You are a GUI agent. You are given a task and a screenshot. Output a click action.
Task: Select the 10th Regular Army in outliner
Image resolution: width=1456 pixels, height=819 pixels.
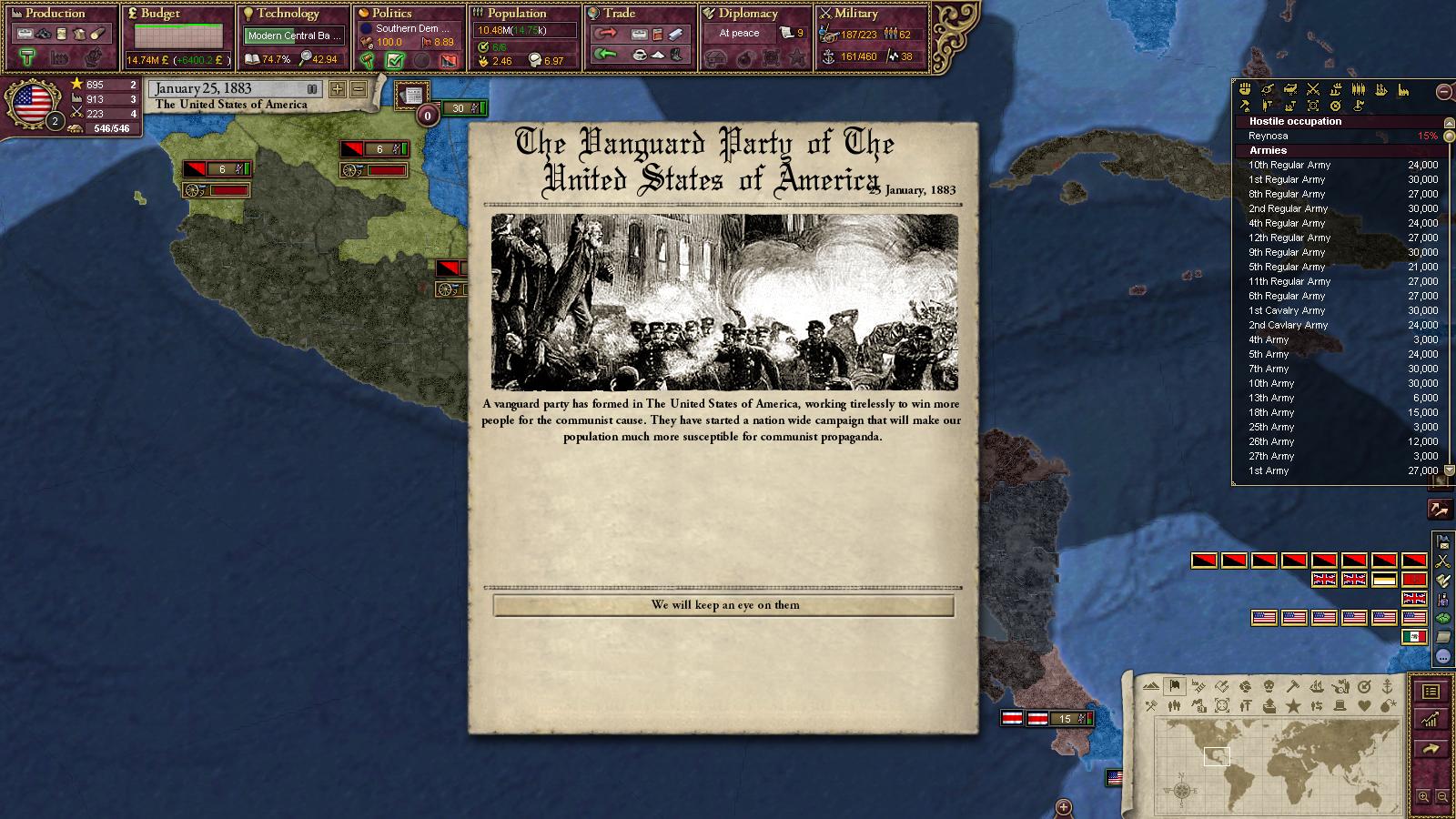[1289, 166]
